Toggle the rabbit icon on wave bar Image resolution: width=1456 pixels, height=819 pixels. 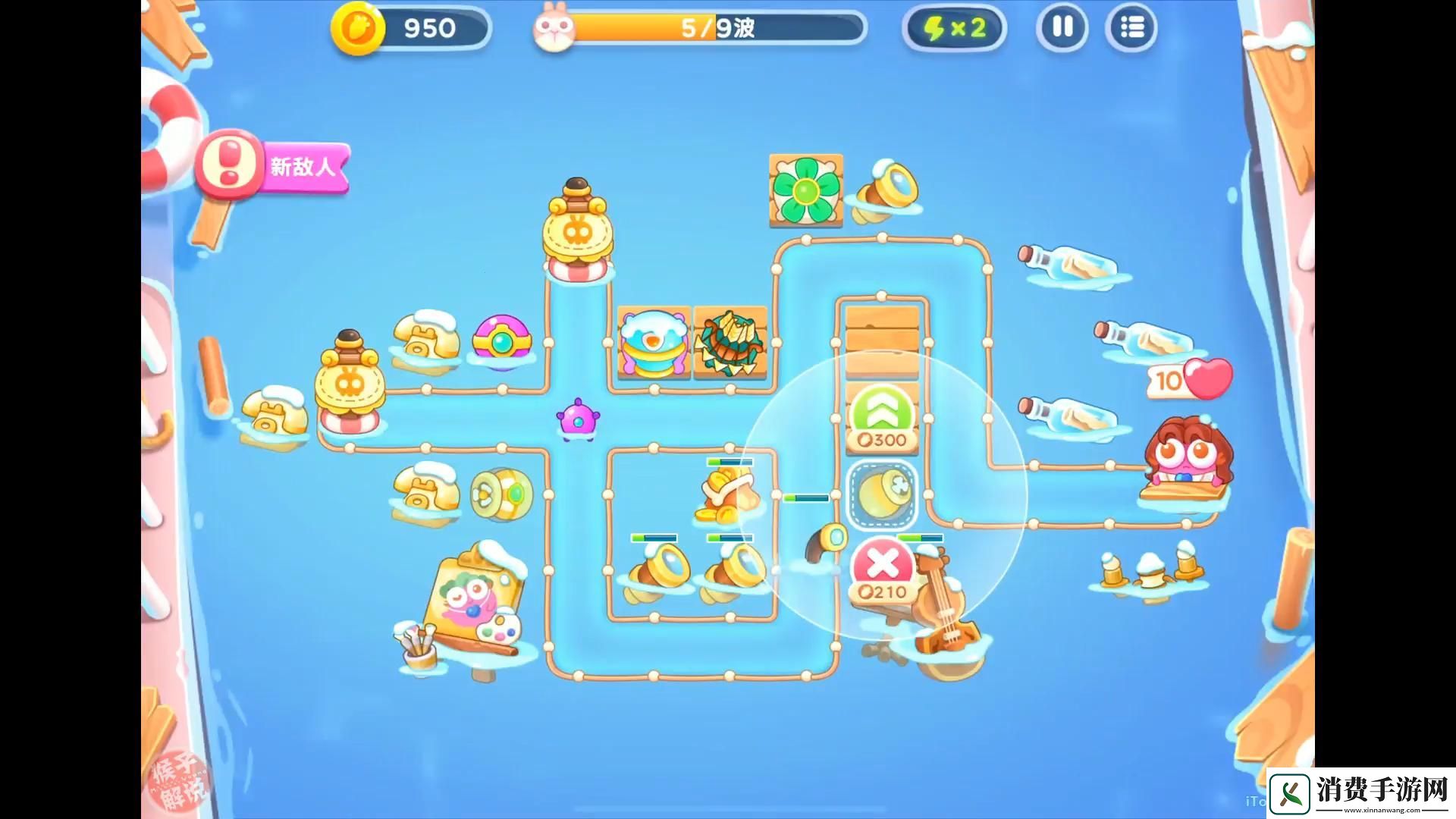click(556, 29)
